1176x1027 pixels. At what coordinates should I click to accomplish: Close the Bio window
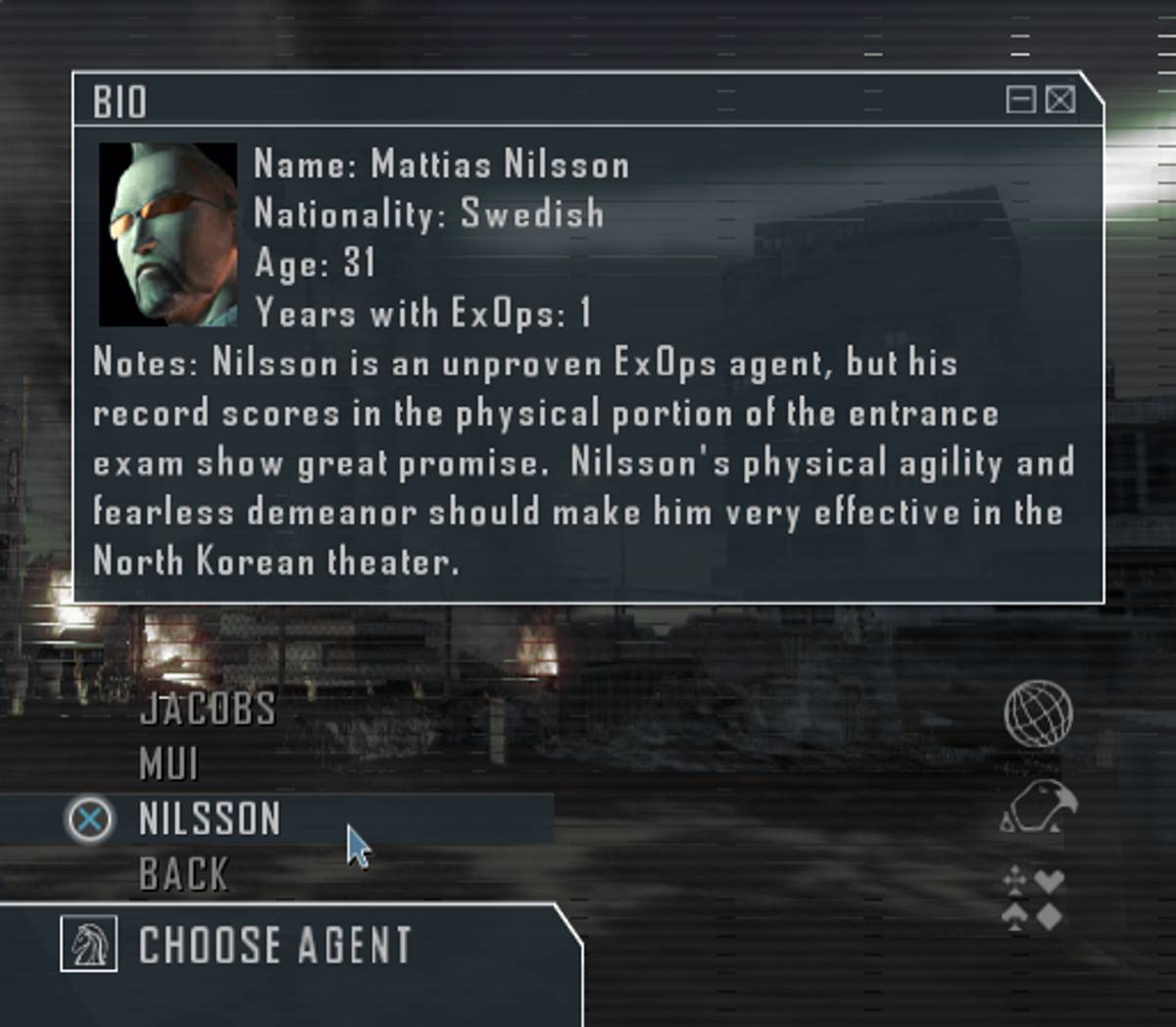1060,100
